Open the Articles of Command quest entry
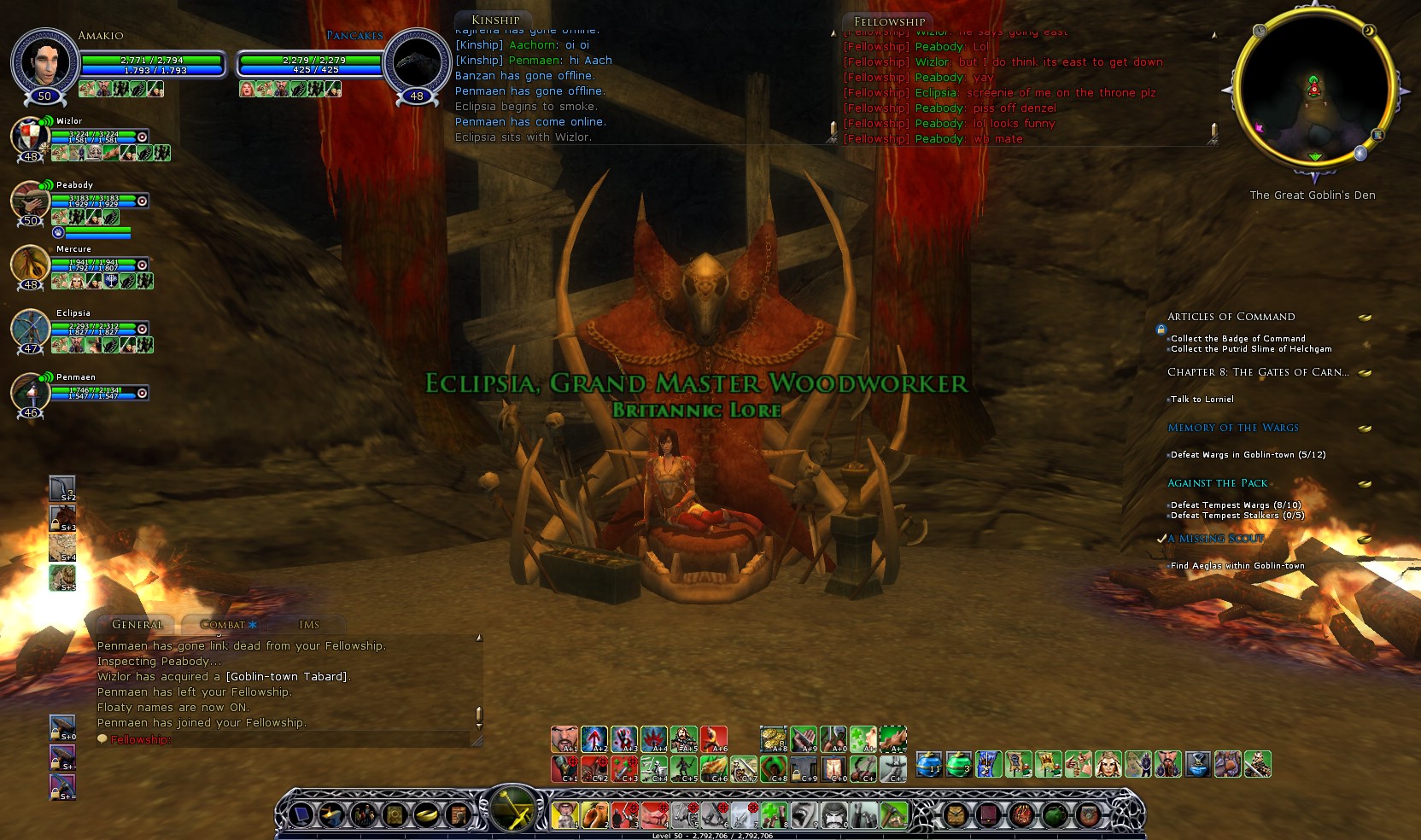 tap(1231, 317)
